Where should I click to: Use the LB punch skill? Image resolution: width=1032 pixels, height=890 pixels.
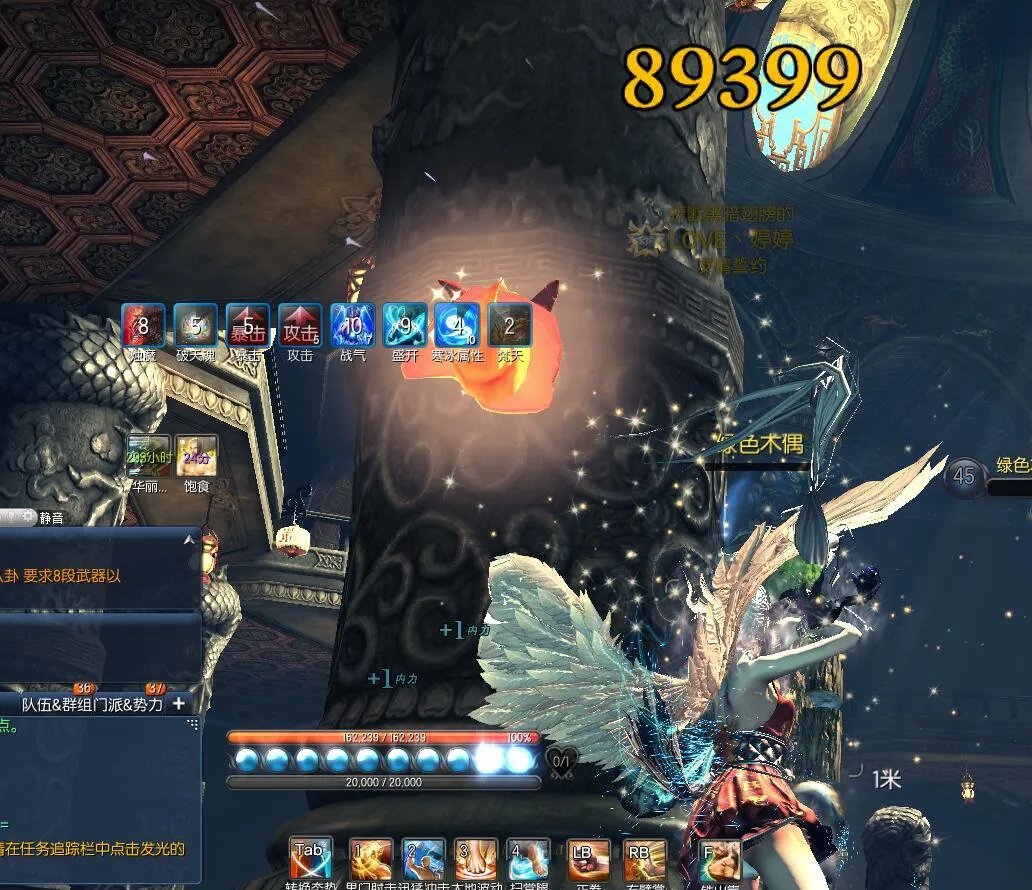[588, 859]
